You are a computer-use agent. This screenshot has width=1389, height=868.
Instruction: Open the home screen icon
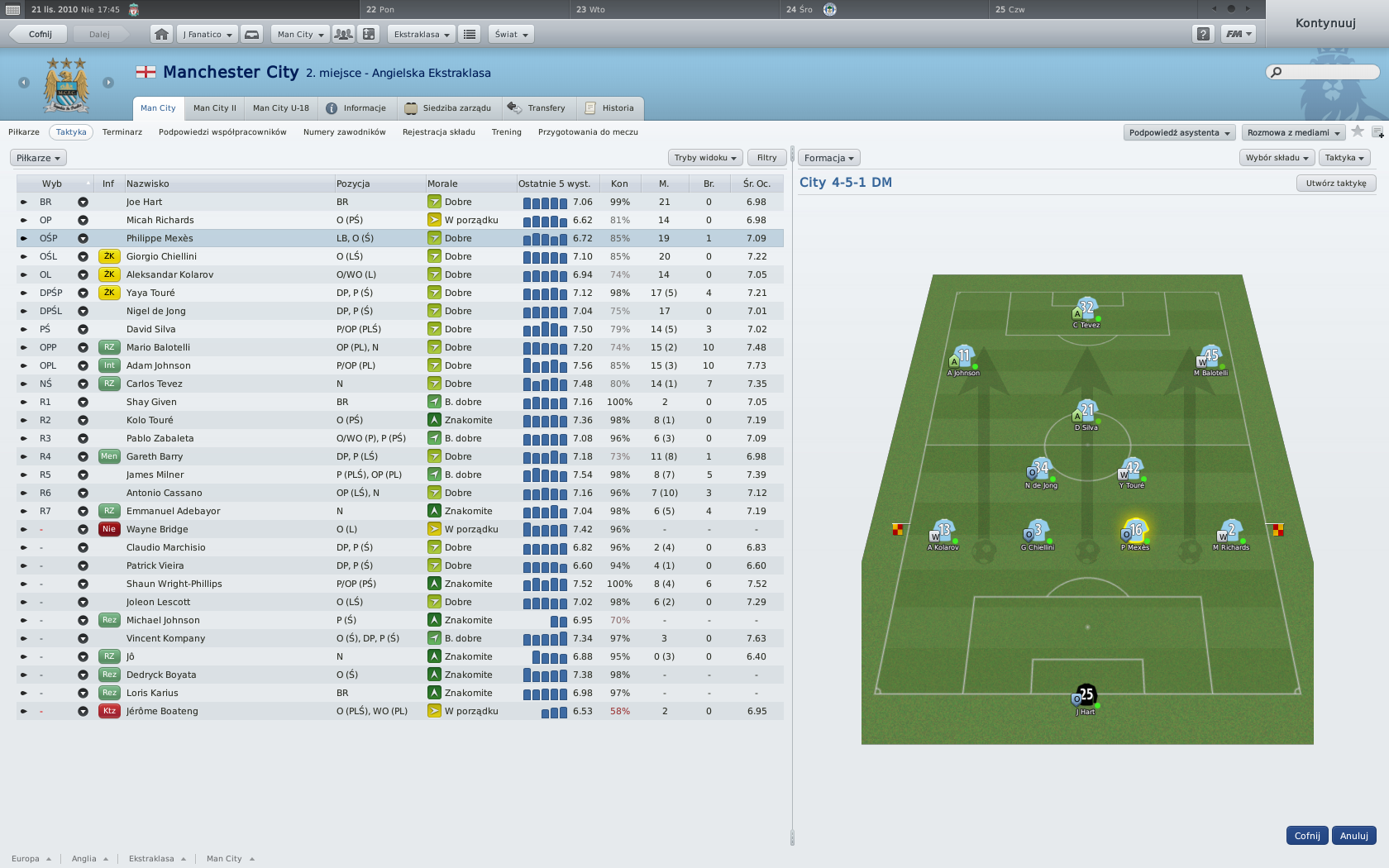coord(162,34)
